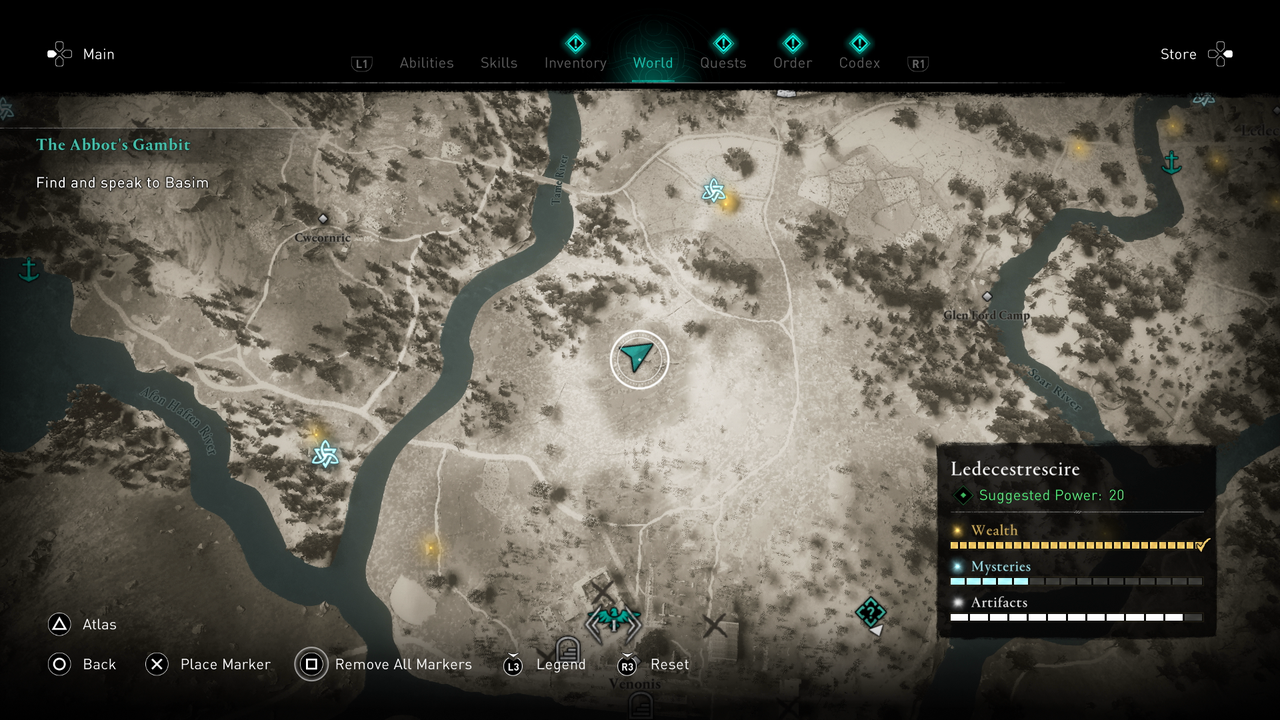This screenshot has width=1280, height=720.
Task: Switch to the Codex tab
Action: point(859,63)
